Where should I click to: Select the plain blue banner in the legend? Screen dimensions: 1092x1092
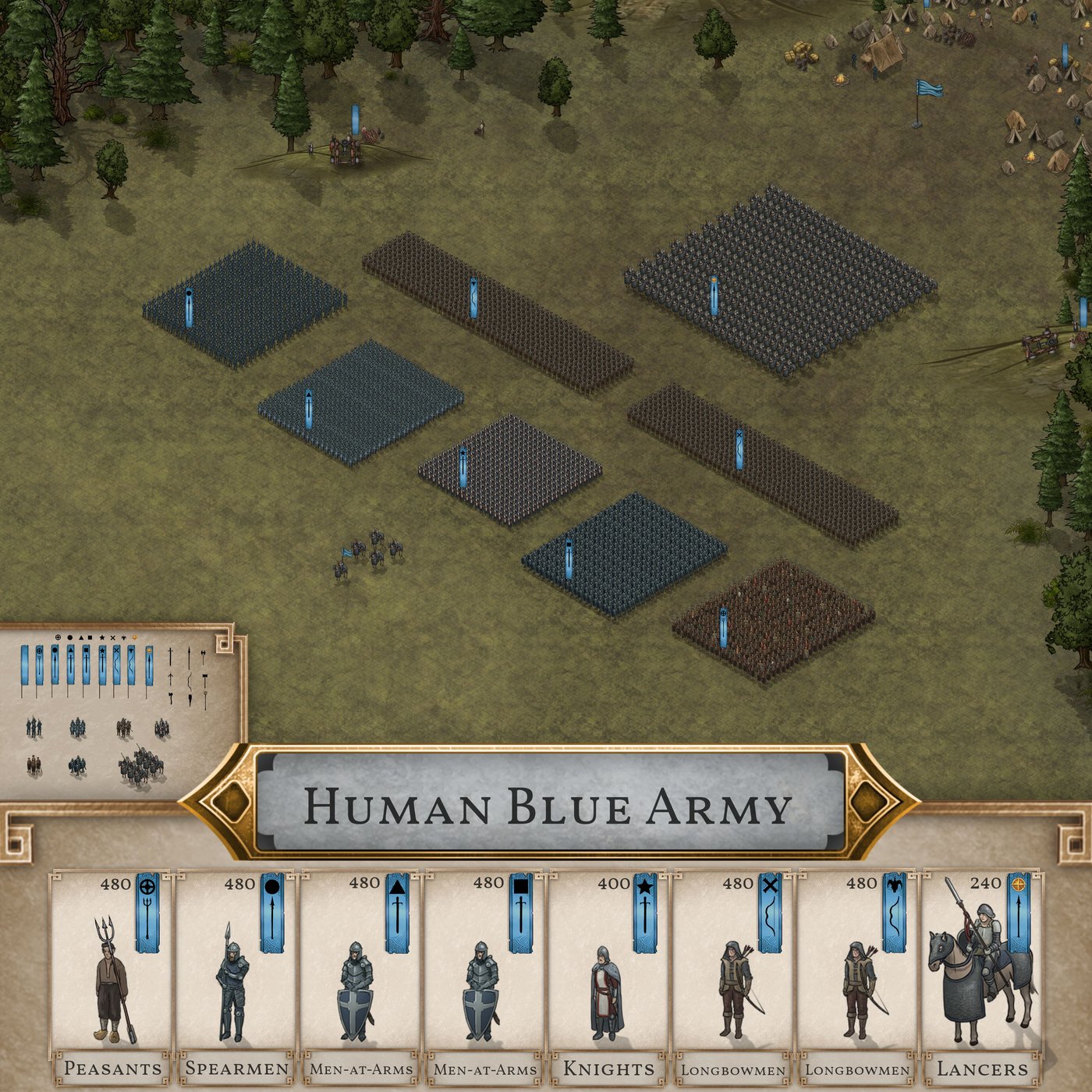click(x=24, y=665)
